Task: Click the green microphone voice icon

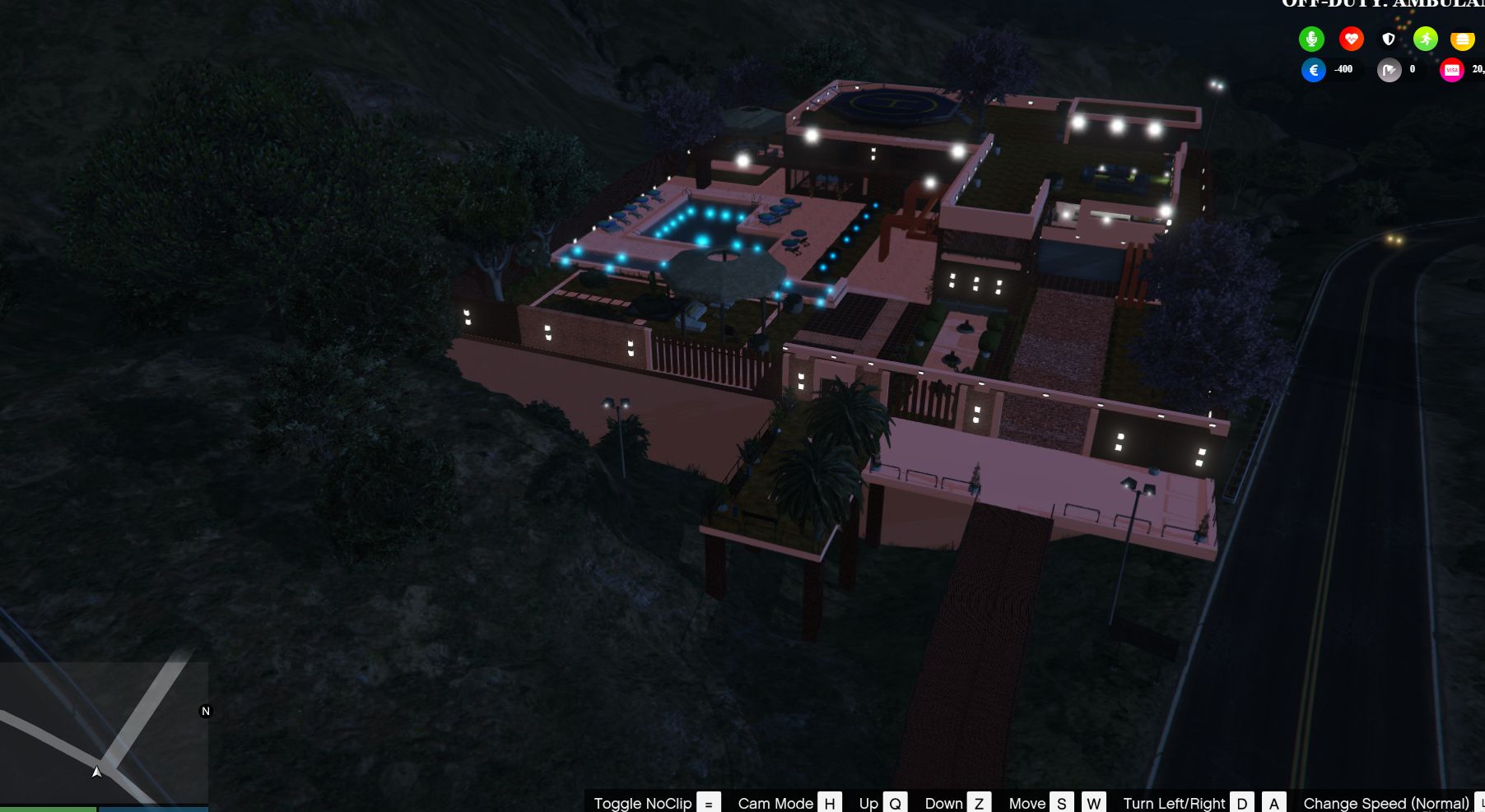Action: 1311,39
